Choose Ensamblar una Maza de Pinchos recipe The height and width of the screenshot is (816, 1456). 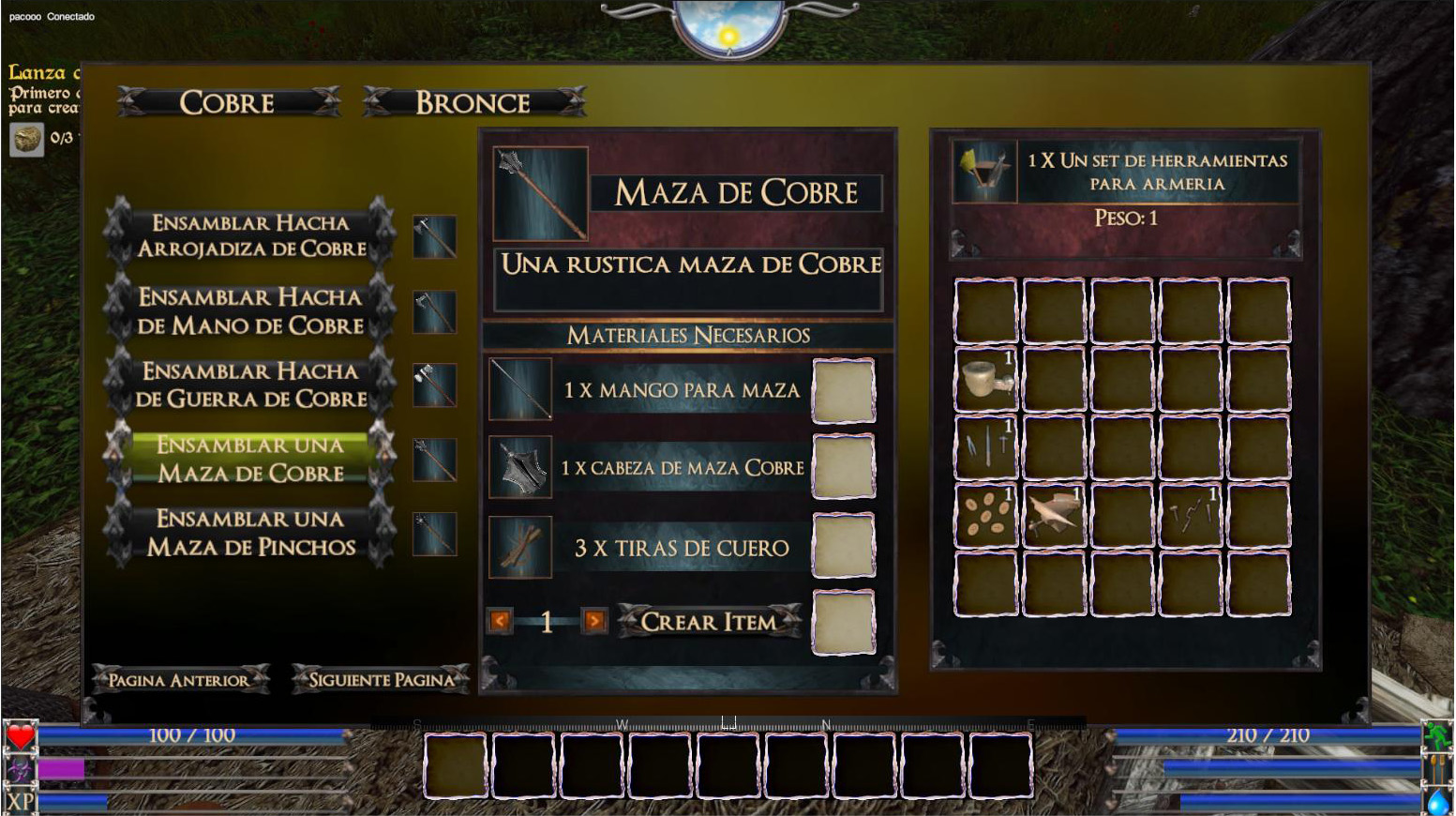[250, 533]
